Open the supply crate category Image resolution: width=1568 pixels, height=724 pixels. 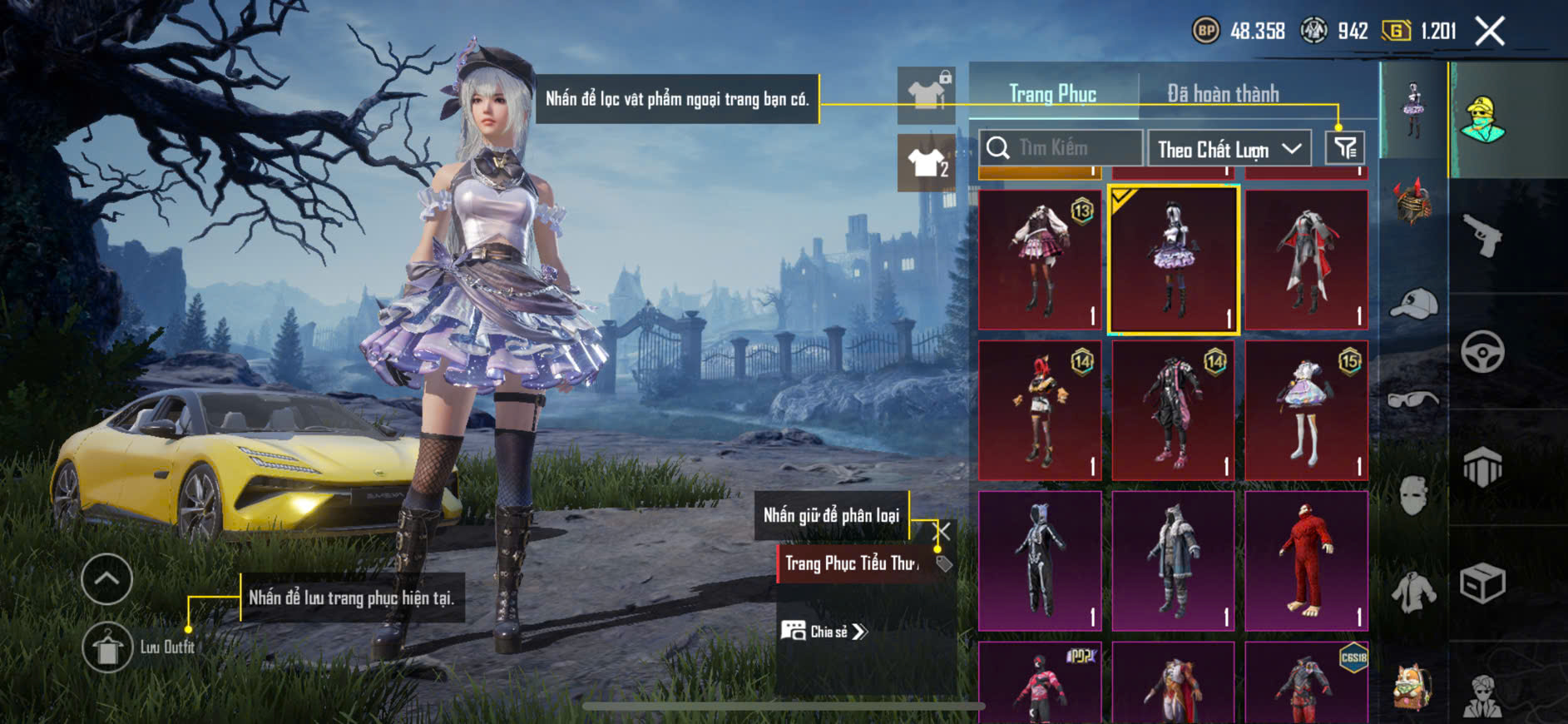tap(1482, 583)
